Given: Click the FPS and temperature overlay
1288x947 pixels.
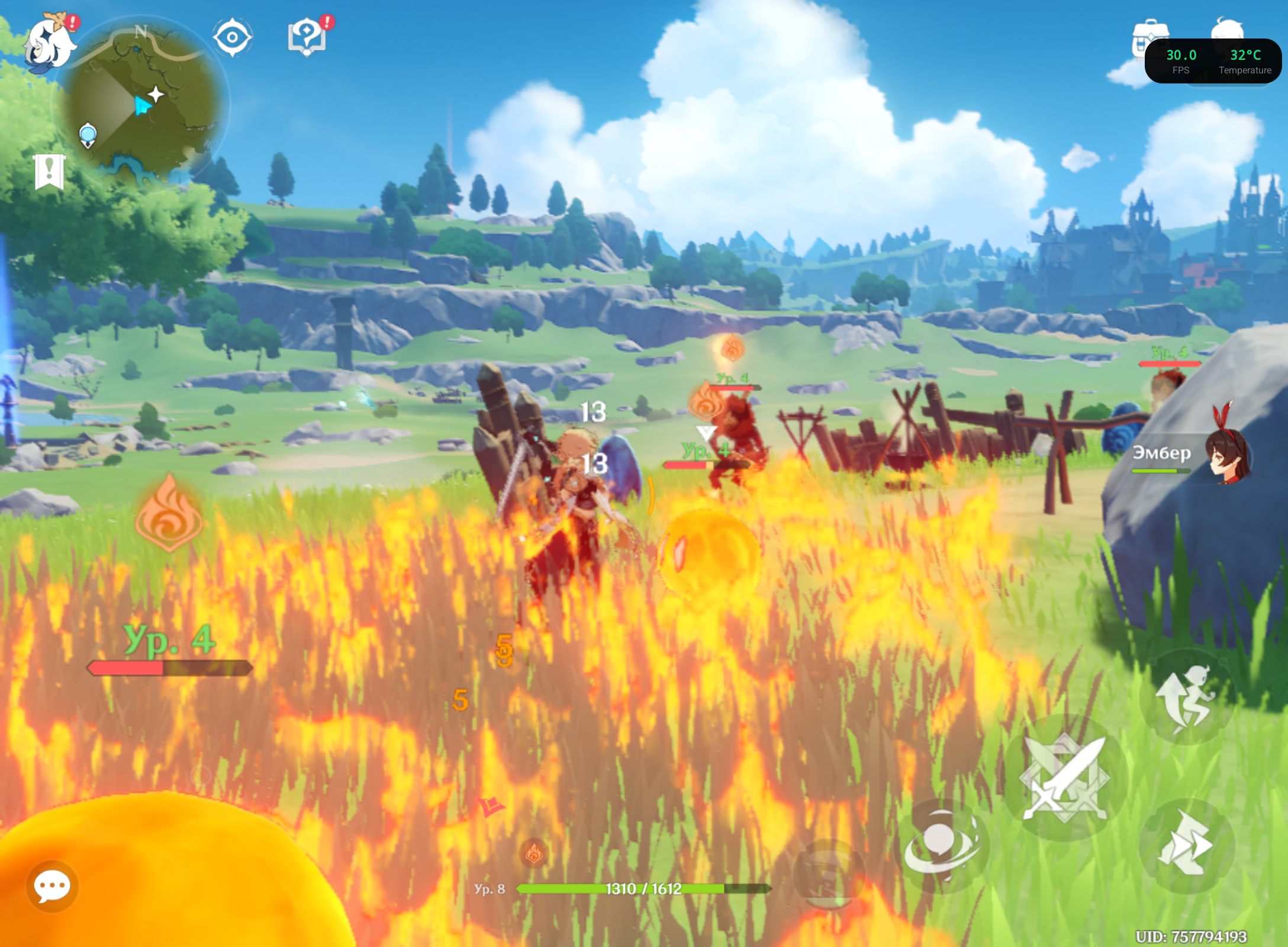Looking at the screenshot, I should point(1213,62).
